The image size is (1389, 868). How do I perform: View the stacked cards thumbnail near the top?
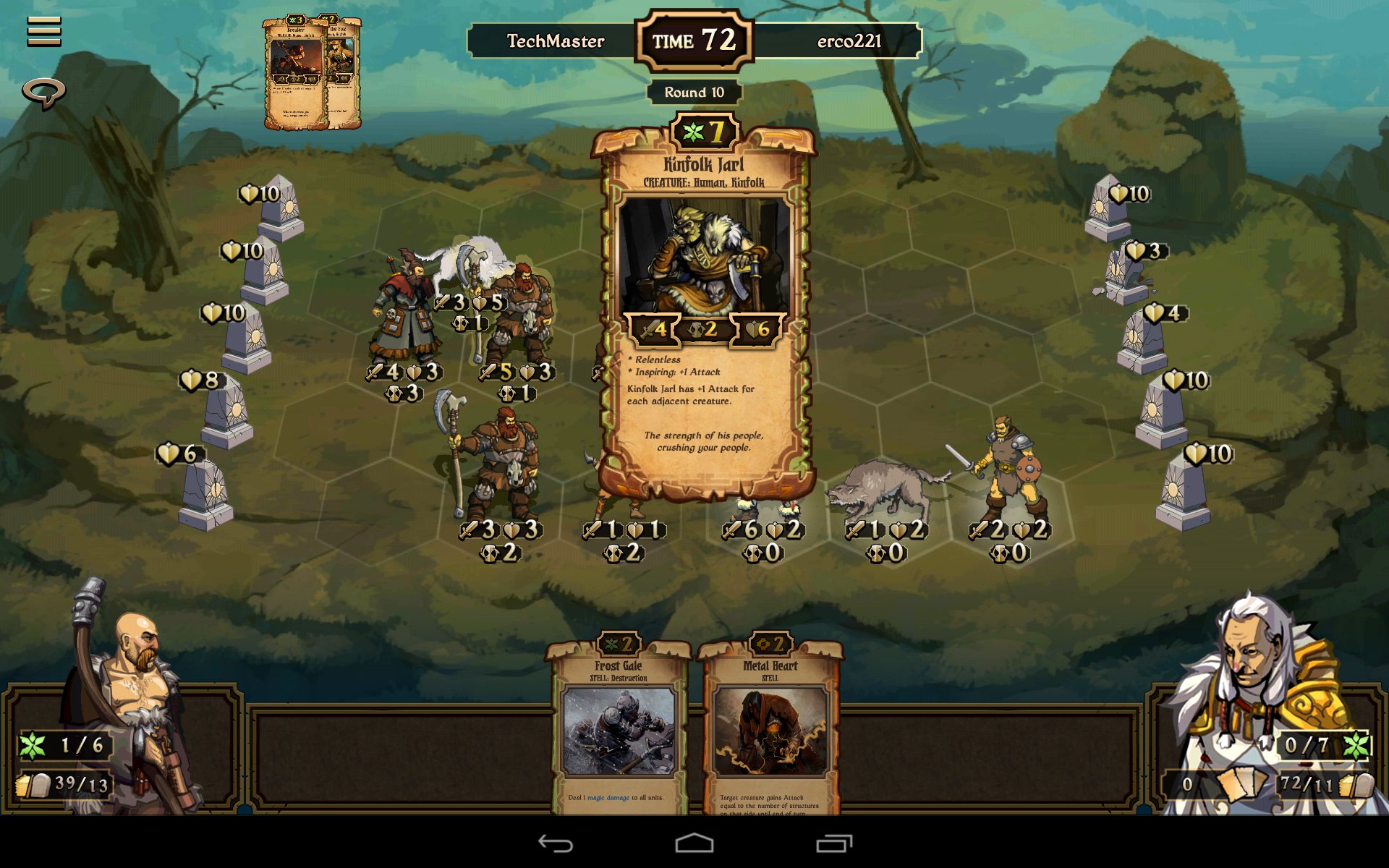tap(312, 74)
